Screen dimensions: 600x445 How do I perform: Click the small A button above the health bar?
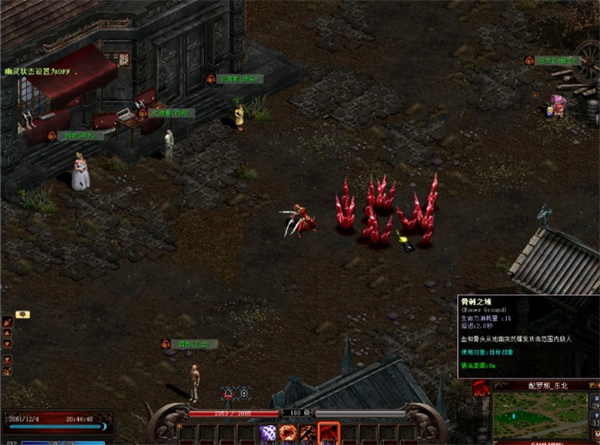coord(229,393)
